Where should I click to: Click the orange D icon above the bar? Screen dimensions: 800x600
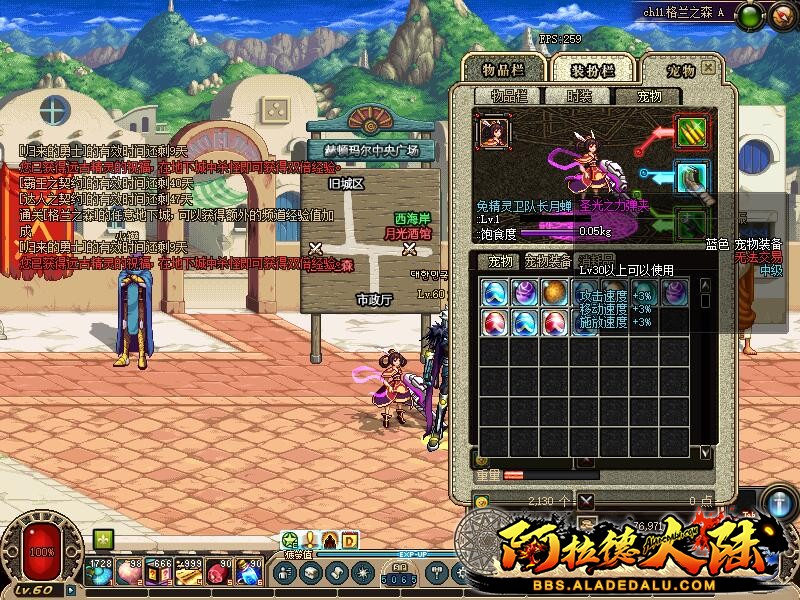pyautogui.click(x=350, y=541)
